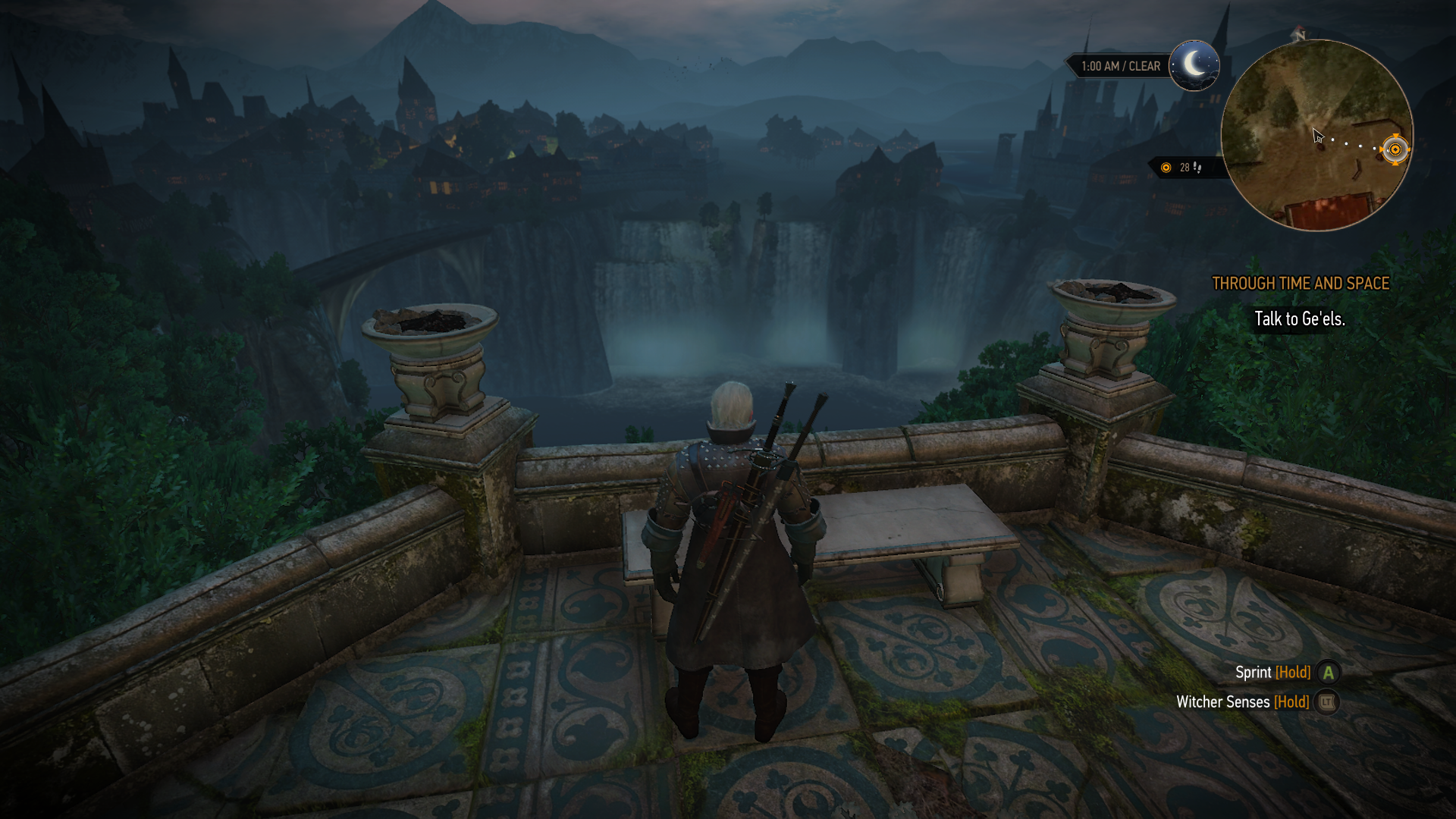Select the orange quest marker on the minimap
Screen dimensions: 1456x819
(1395, 149)
